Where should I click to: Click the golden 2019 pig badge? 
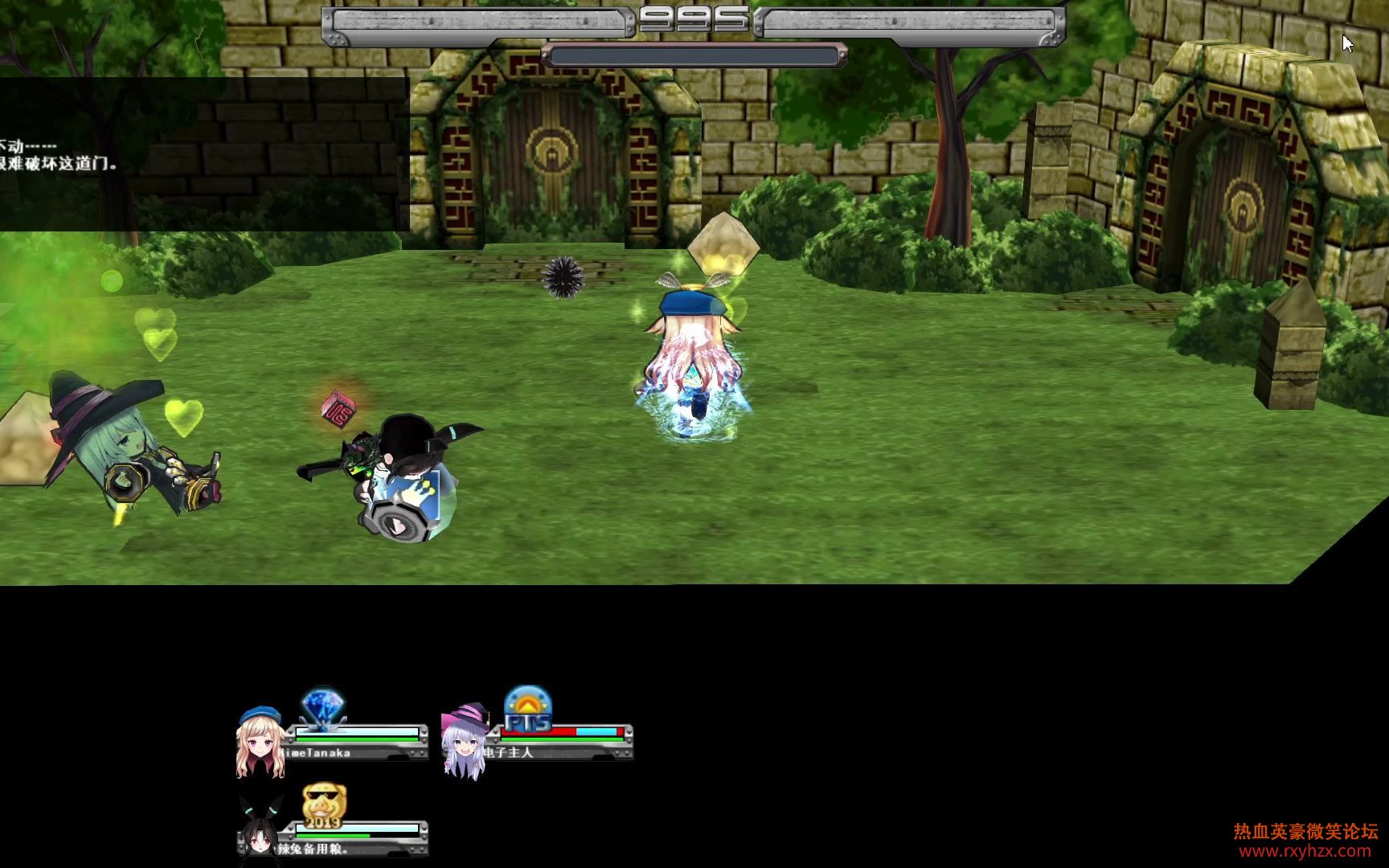pos(324,805)
